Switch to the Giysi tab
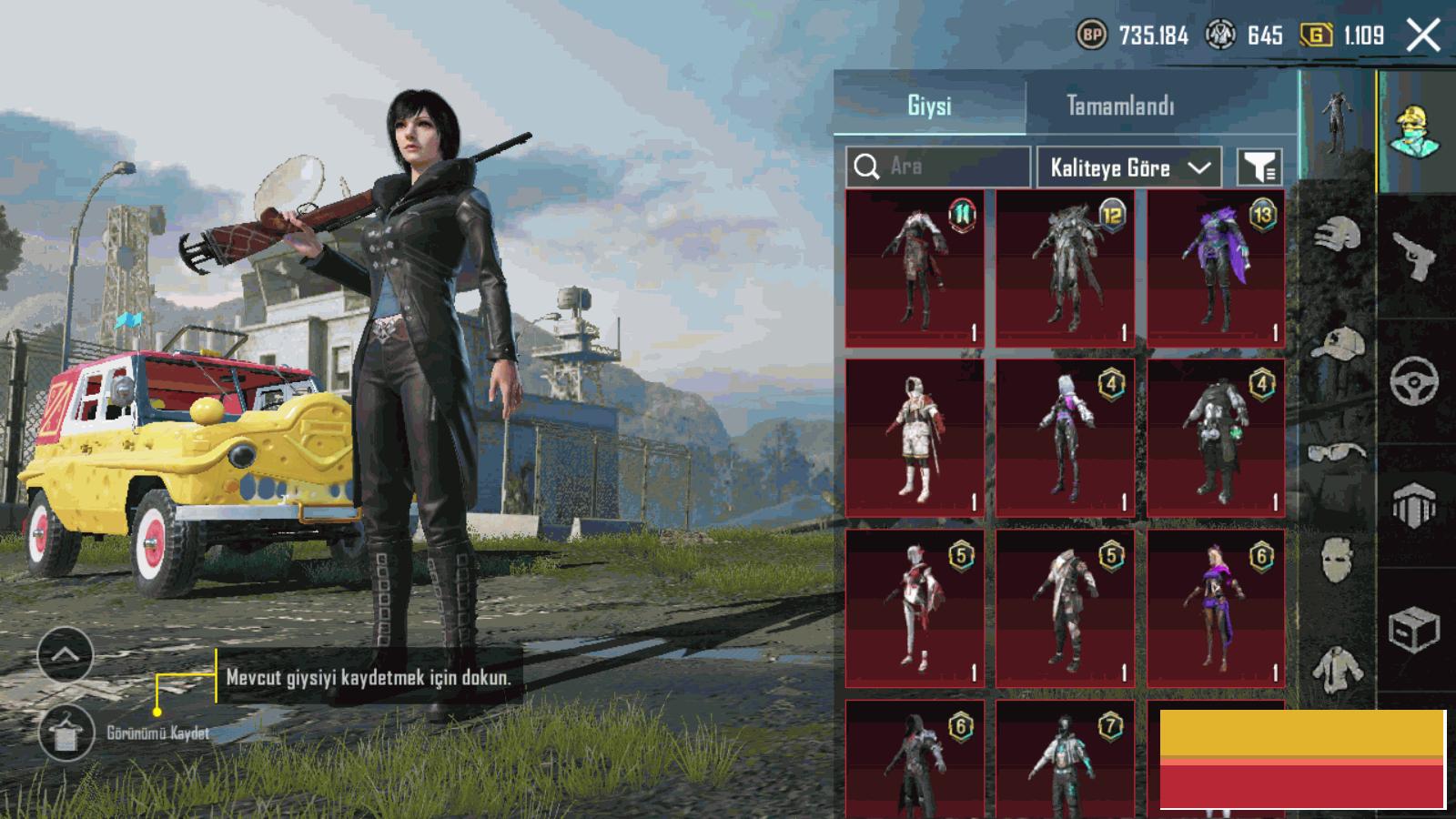Screen dimensions: 1456x819 coord(929,106)
